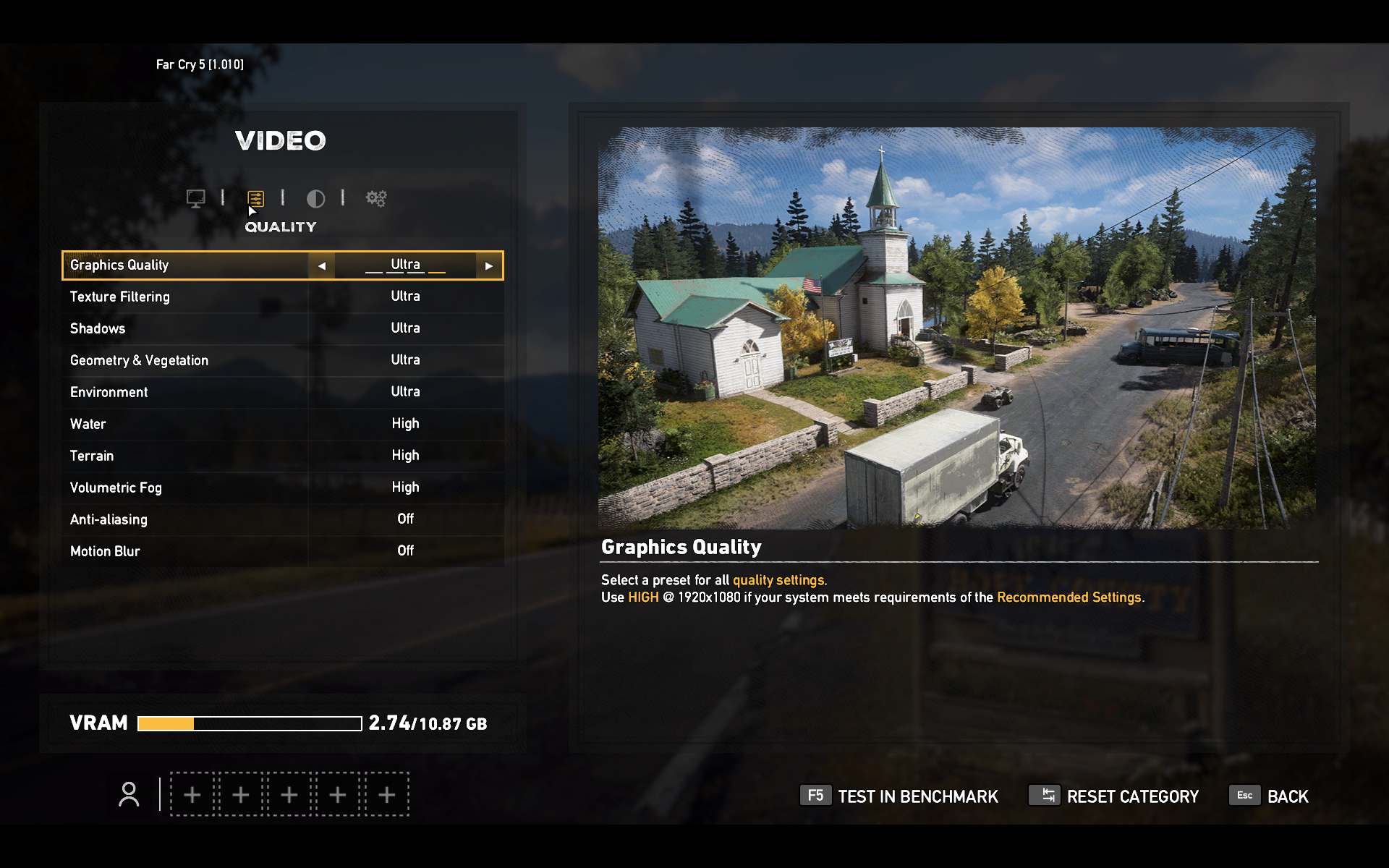Select the Volumetric Fog row
1389x868 pixels.
282,488
